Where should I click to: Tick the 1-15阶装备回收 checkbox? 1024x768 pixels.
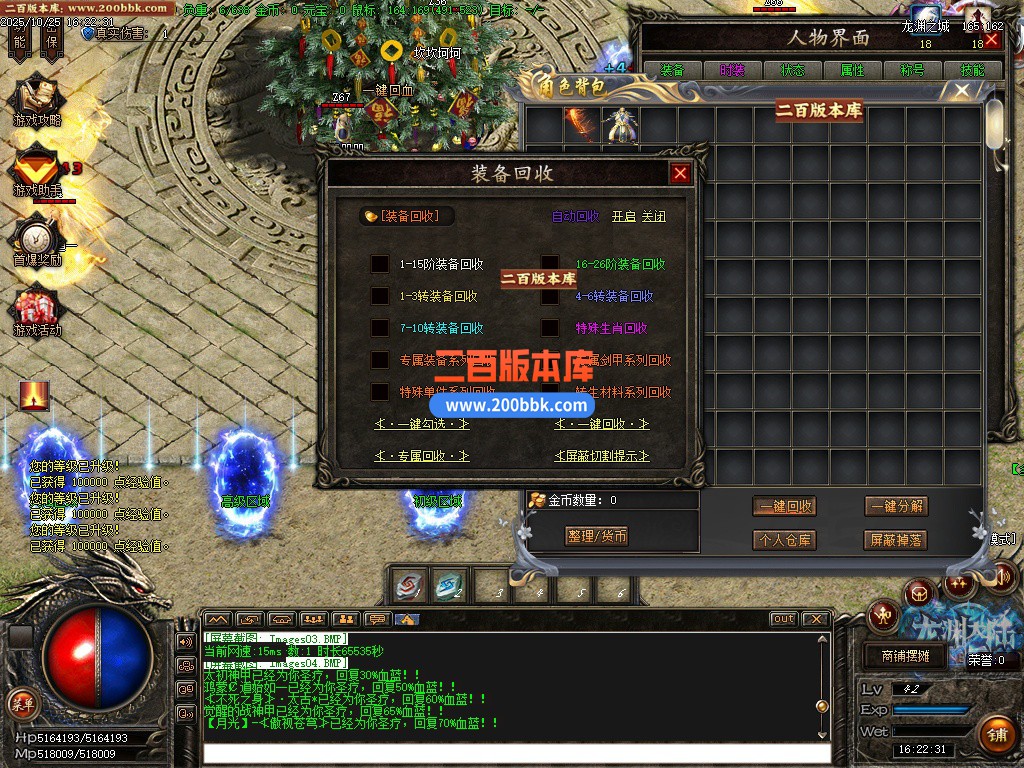point(380,264)
